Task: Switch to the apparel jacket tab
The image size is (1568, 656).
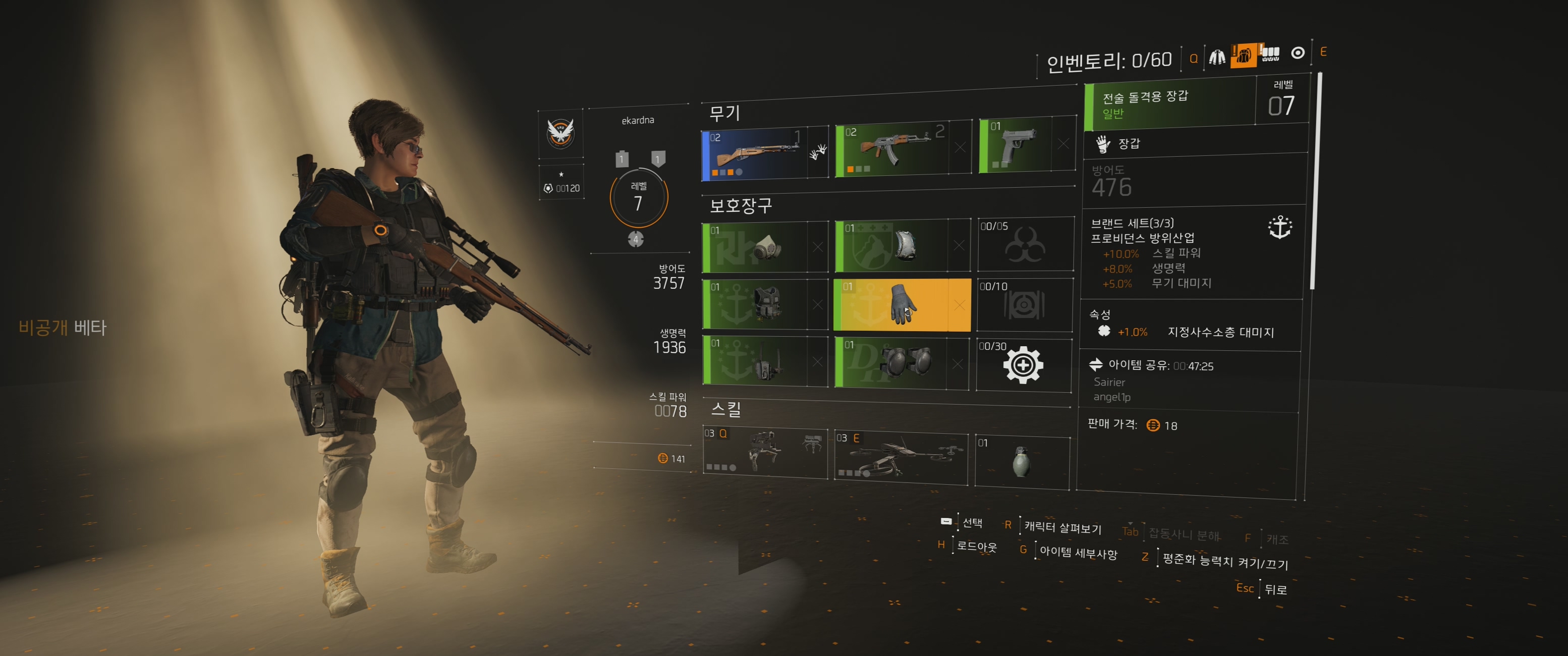Action: click(1217, 57)
